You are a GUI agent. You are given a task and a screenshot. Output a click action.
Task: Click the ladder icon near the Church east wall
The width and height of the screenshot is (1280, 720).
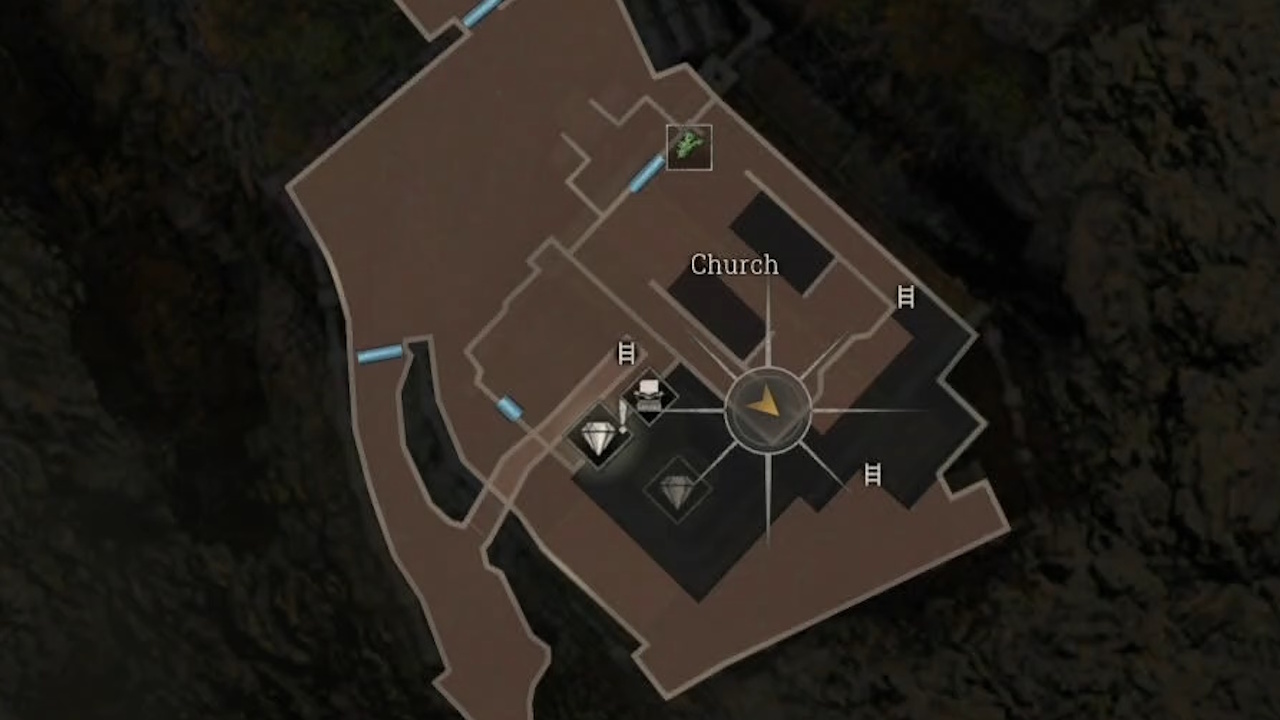tap(905, 297)
